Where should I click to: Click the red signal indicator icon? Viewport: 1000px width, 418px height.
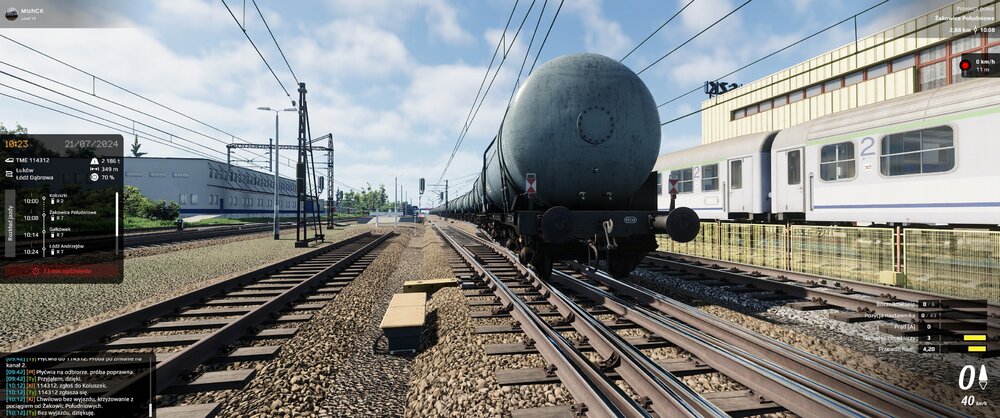coord(965,65)
